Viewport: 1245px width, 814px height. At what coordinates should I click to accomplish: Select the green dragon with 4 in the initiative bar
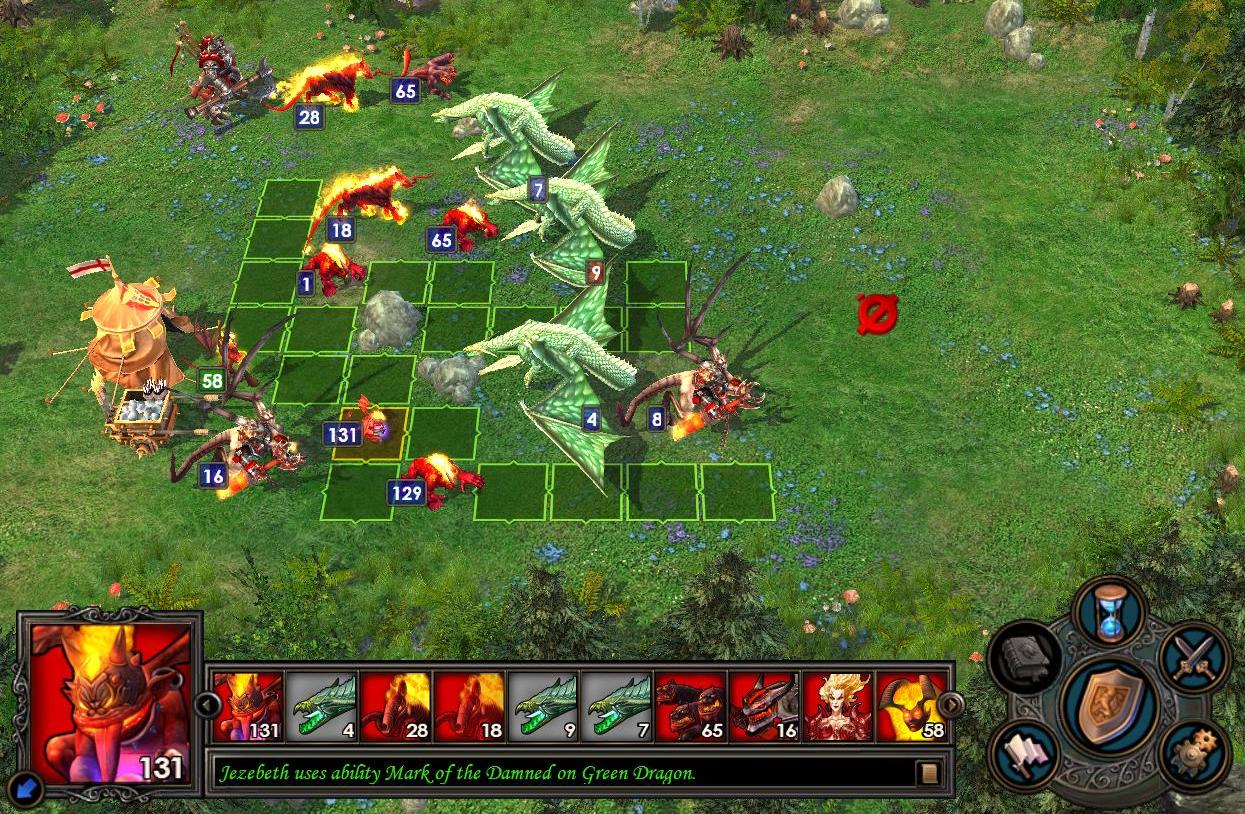(322, 707)
